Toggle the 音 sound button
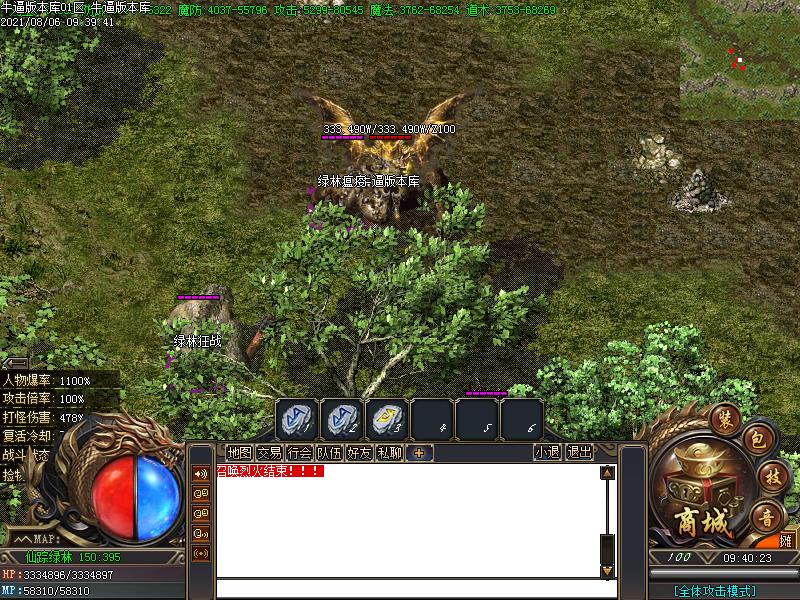800x600 pixels. tap(767, 517)
